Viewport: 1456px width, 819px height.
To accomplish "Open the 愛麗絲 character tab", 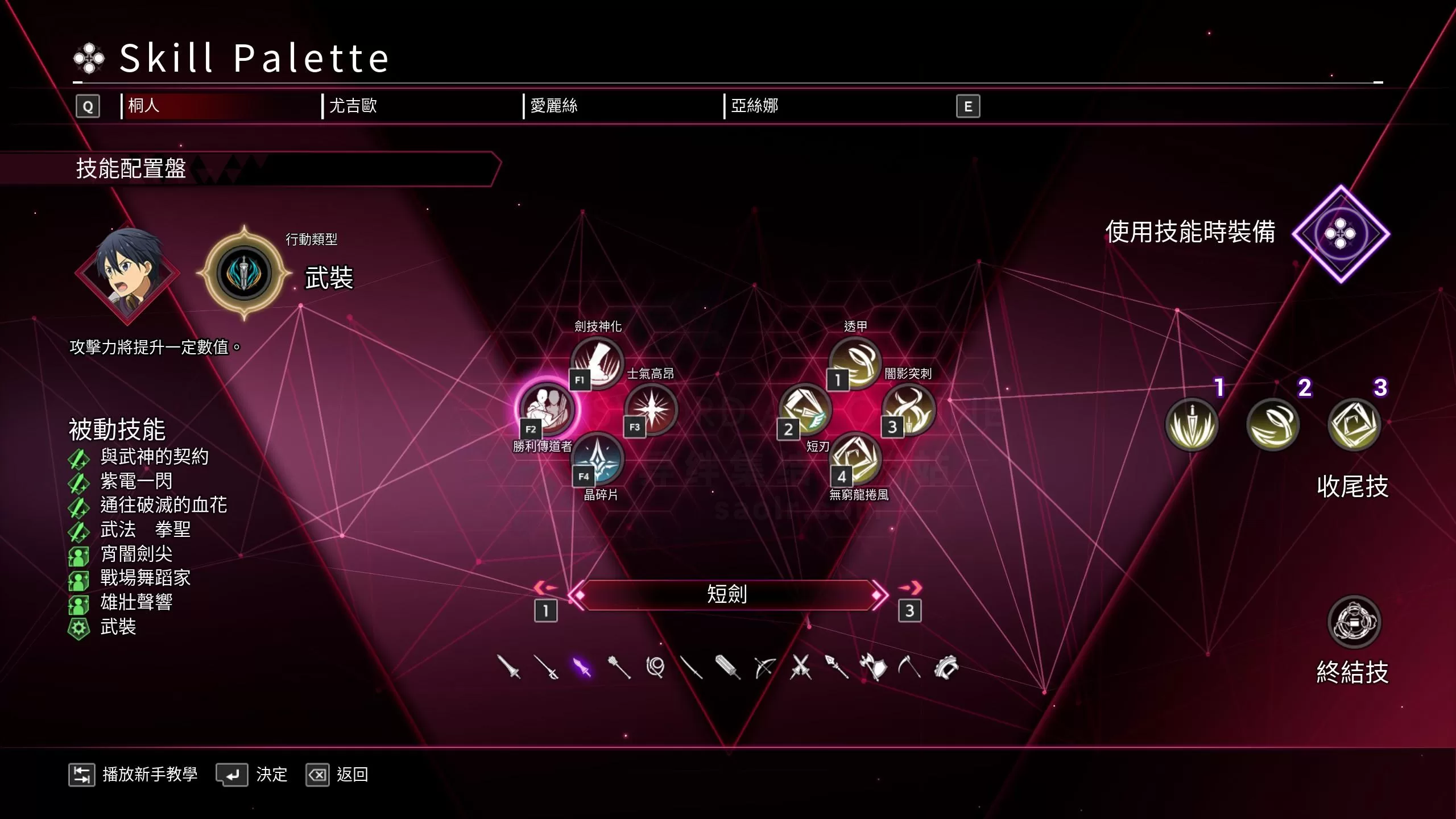I will point(553,106).
